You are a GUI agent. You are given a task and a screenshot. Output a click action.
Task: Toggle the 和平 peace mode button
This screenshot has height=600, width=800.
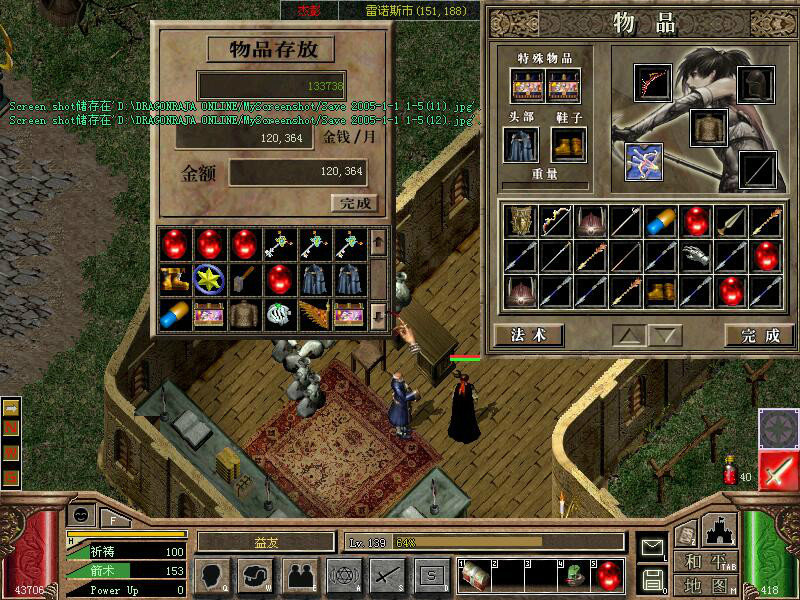click(x=704, y=560)
